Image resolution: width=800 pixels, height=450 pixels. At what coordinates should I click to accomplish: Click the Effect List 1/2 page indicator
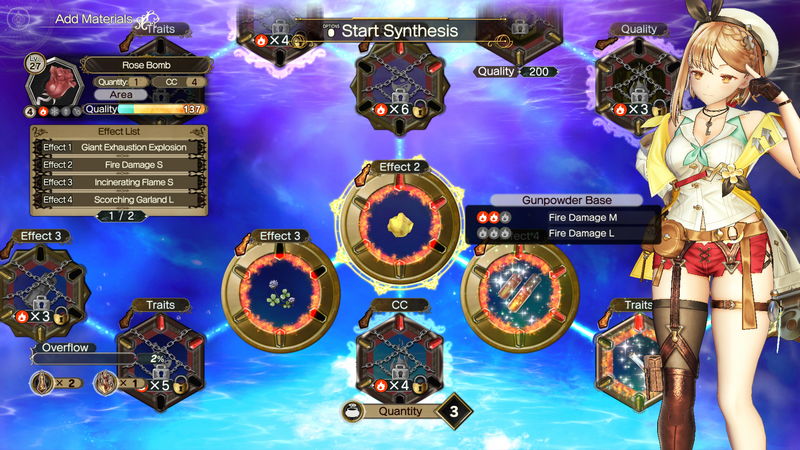tap(120, 215)
